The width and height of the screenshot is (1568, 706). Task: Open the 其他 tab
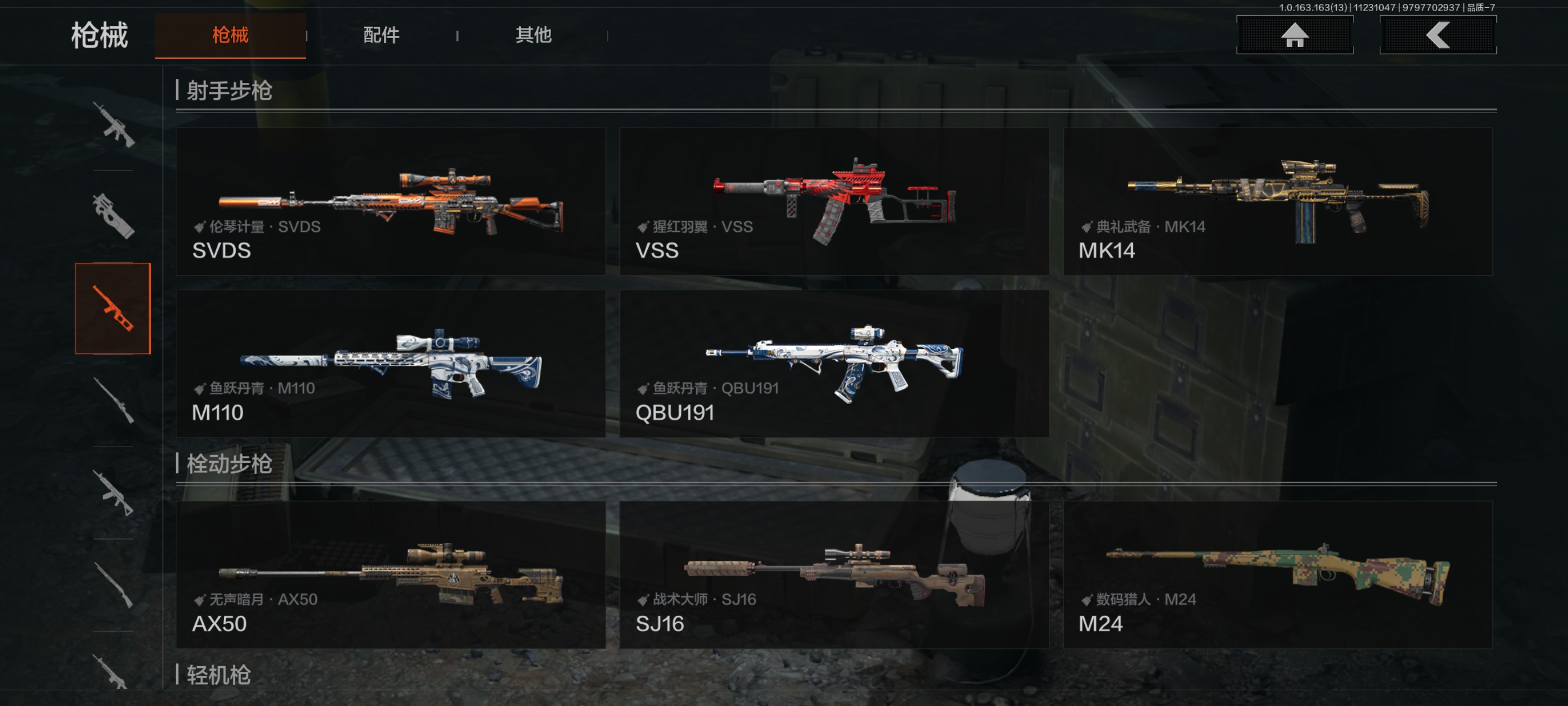[533, 35]
